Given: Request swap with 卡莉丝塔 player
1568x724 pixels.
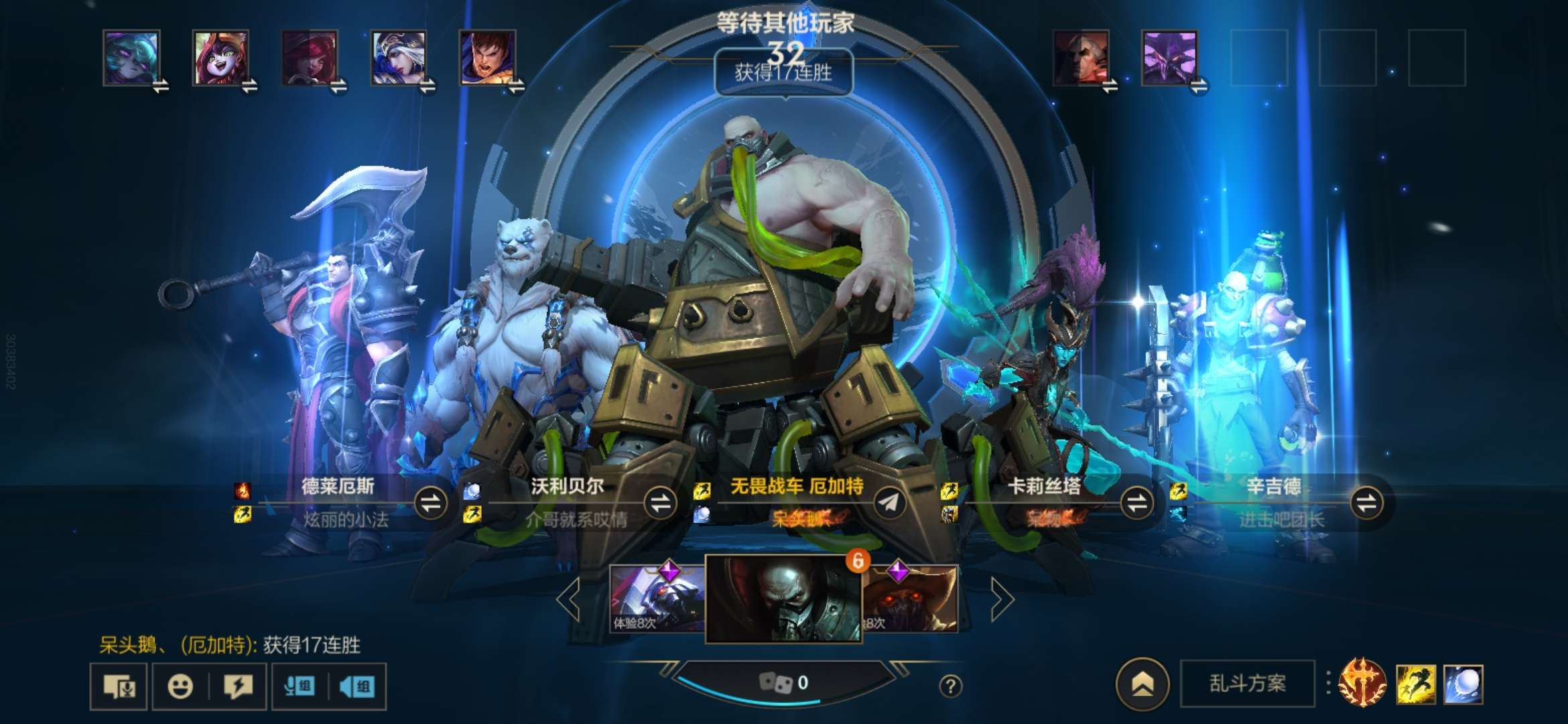Looking at the screenshot, I should (x=1136, y=503).
